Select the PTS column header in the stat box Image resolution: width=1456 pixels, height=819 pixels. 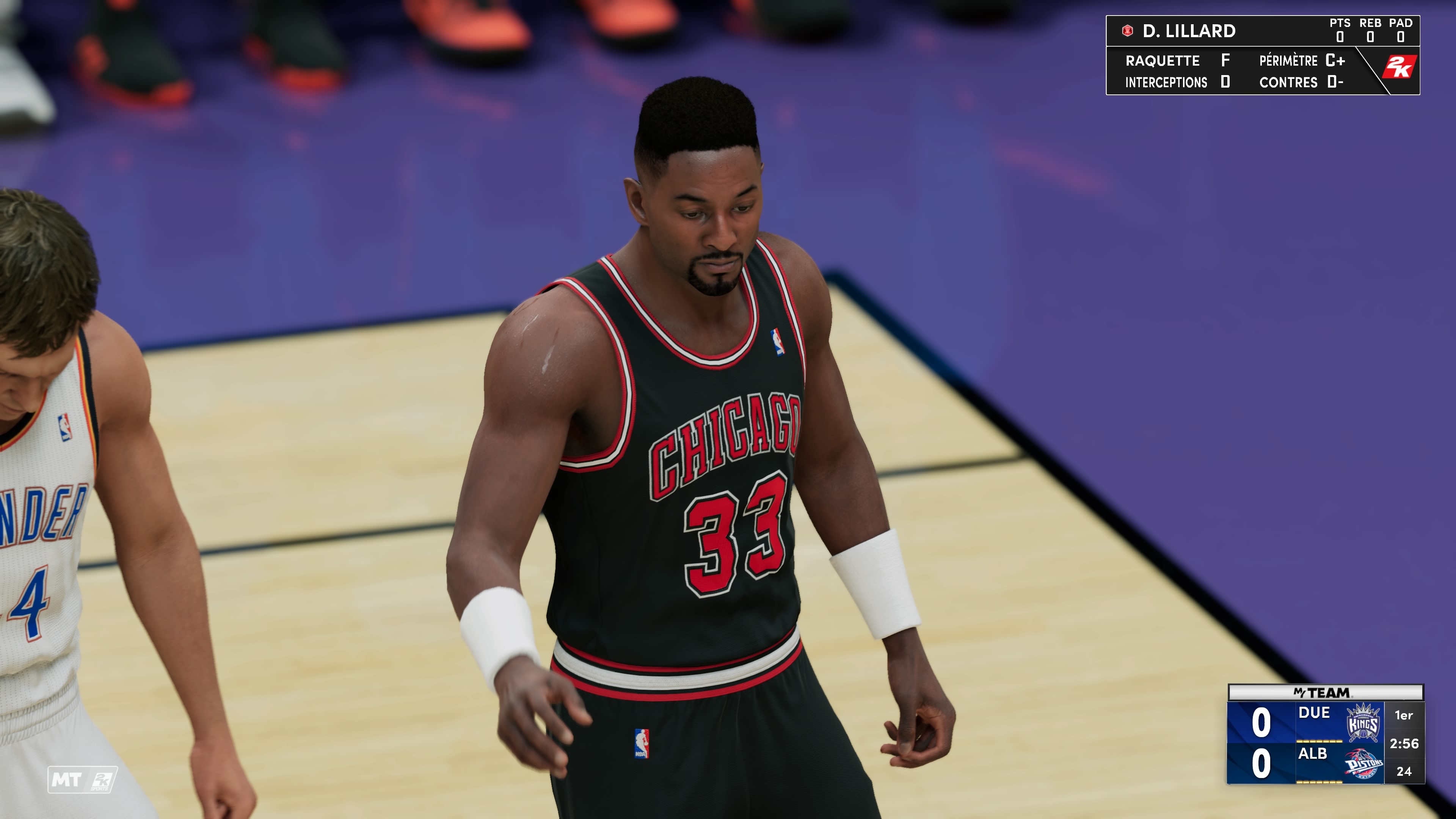pyautogui.click(x=1340, y=24)
